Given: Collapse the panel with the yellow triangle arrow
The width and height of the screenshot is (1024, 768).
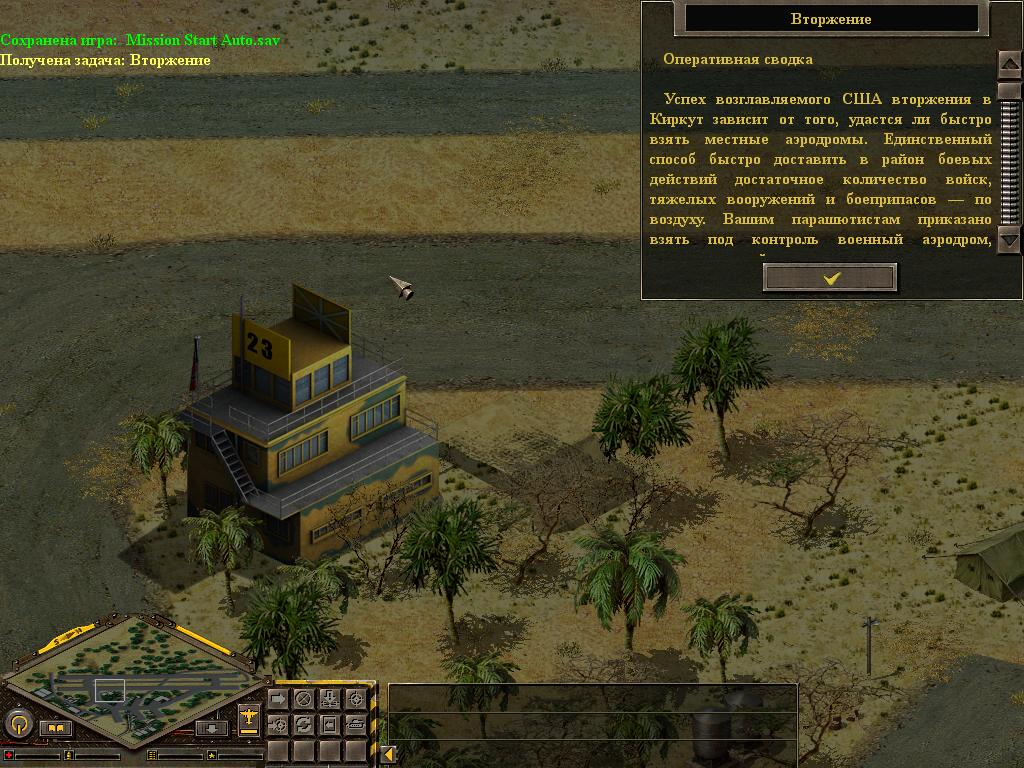Looking at the screenshot, I should (387, 754).
